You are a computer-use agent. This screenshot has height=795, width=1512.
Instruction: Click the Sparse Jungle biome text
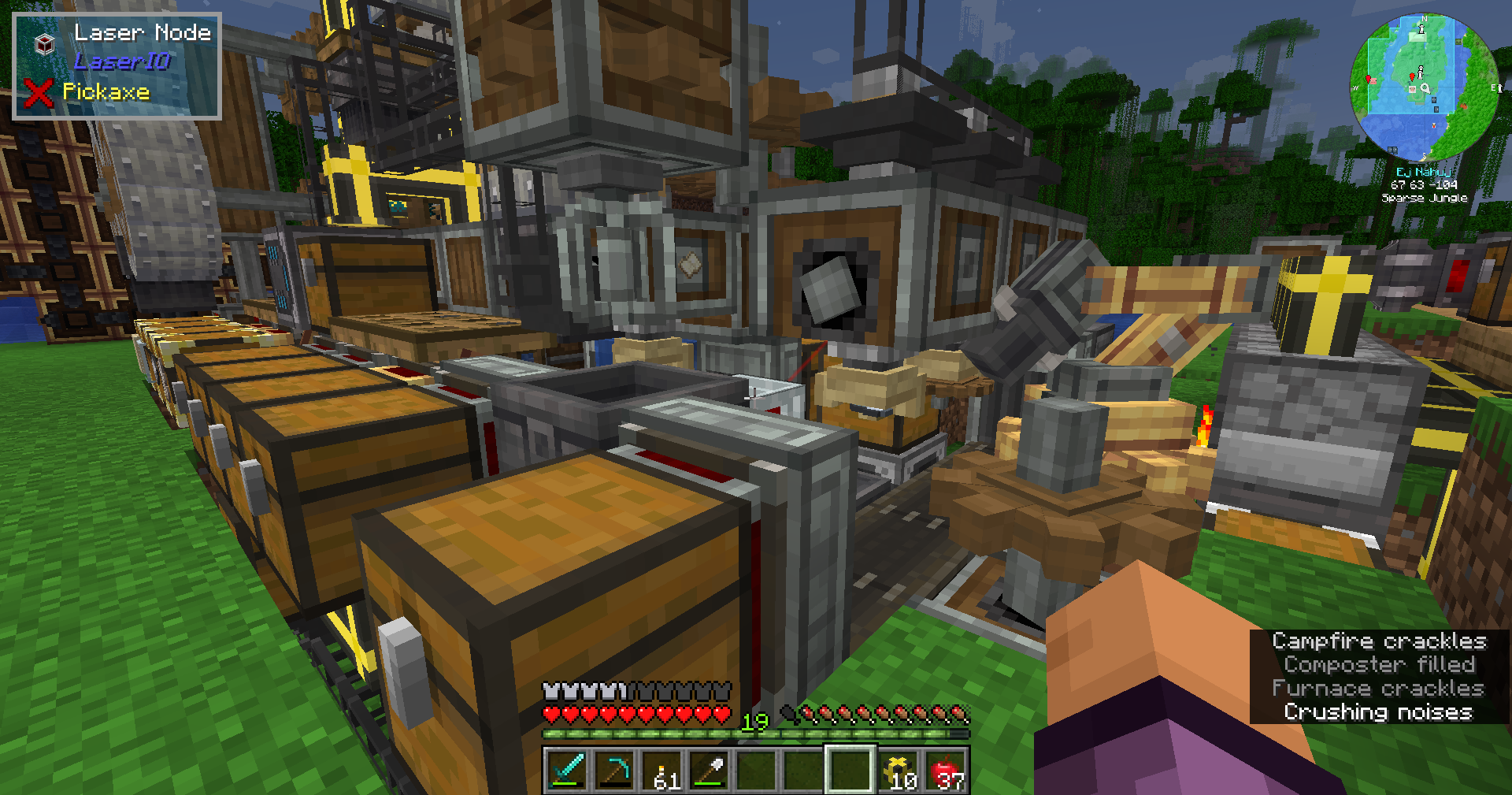click(x=1424, y=197)
